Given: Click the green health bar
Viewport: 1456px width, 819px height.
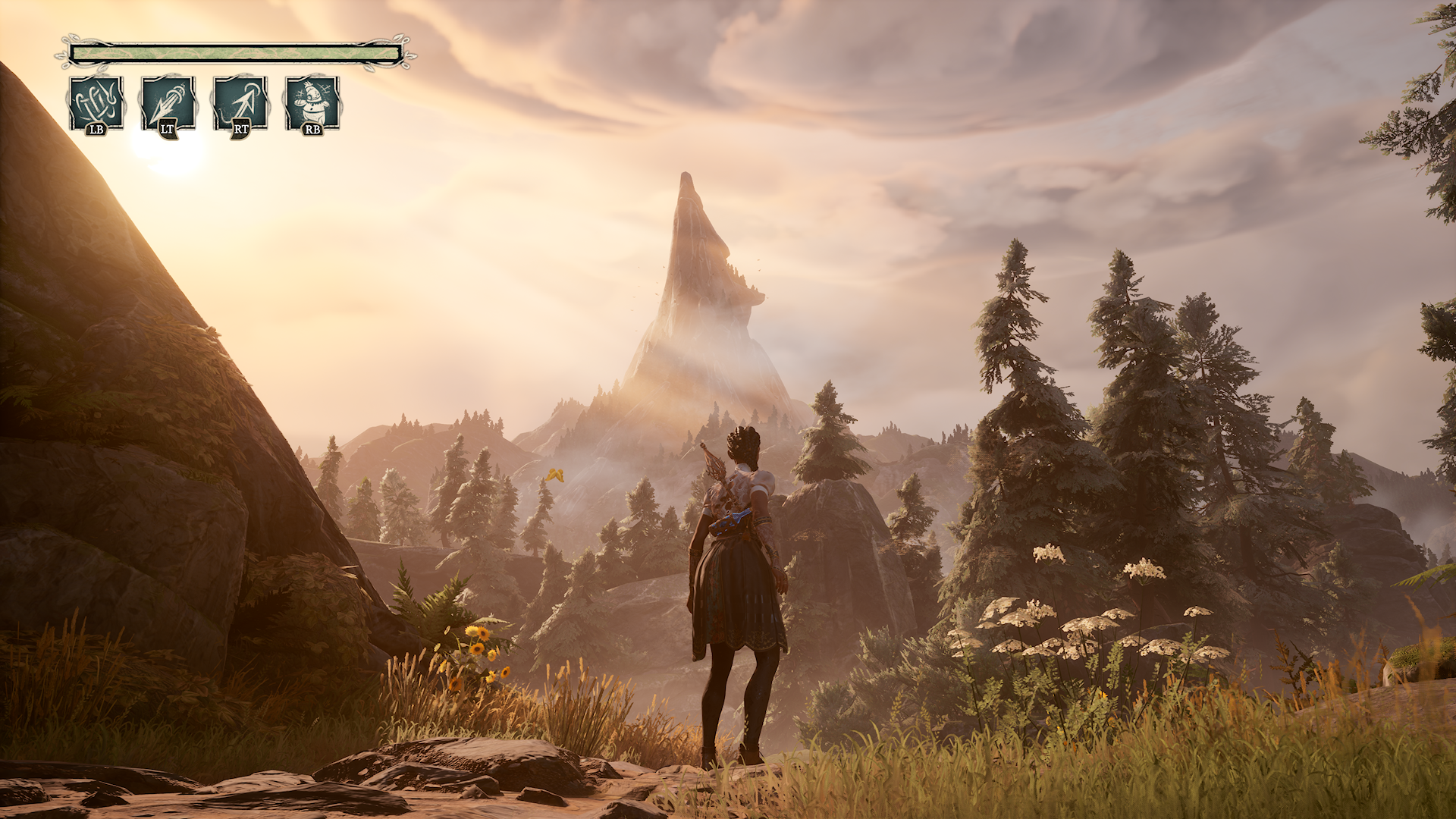Looking at the screenshot, I should click(x=235, y=52).
